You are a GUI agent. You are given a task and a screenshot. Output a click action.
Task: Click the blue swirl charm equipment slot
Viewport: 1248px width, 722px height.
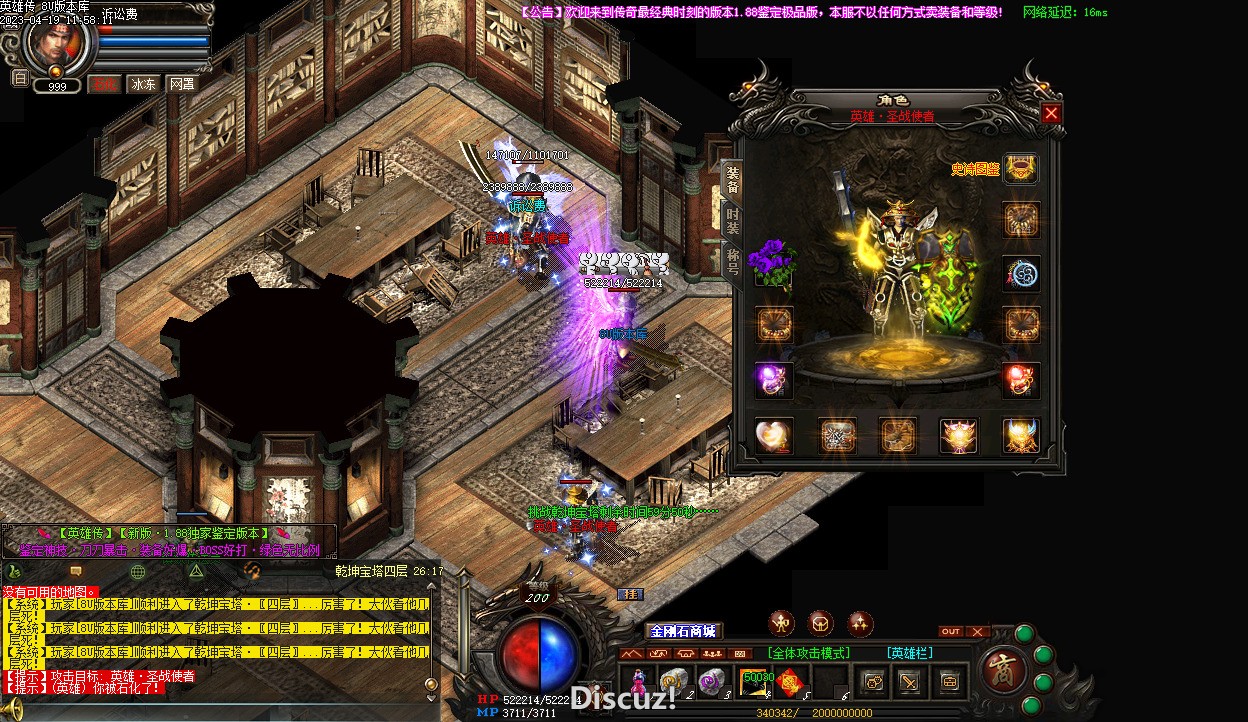click(1020, 273)
